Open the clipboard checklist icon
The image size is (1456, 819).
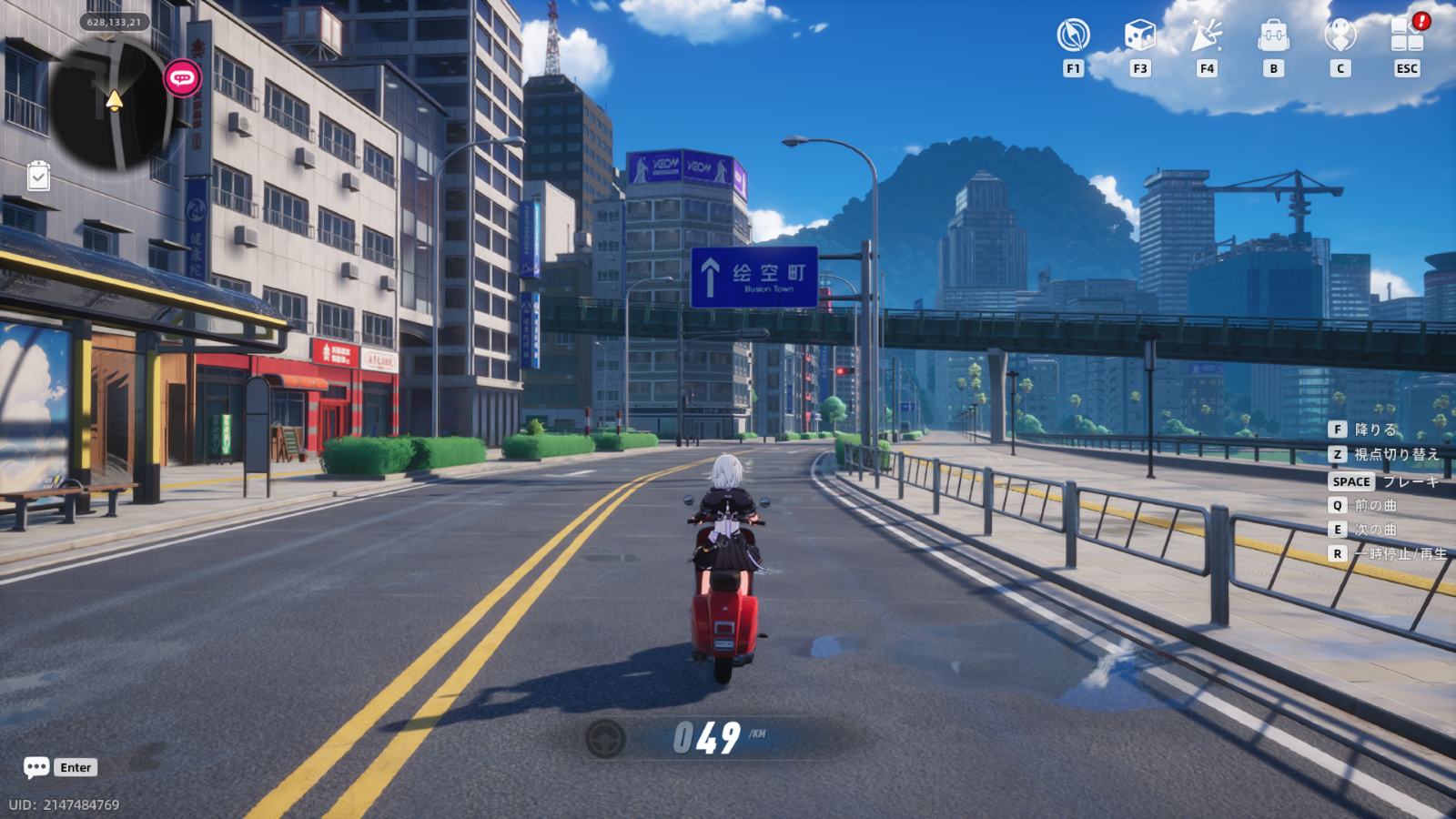(x=38, y=177)
